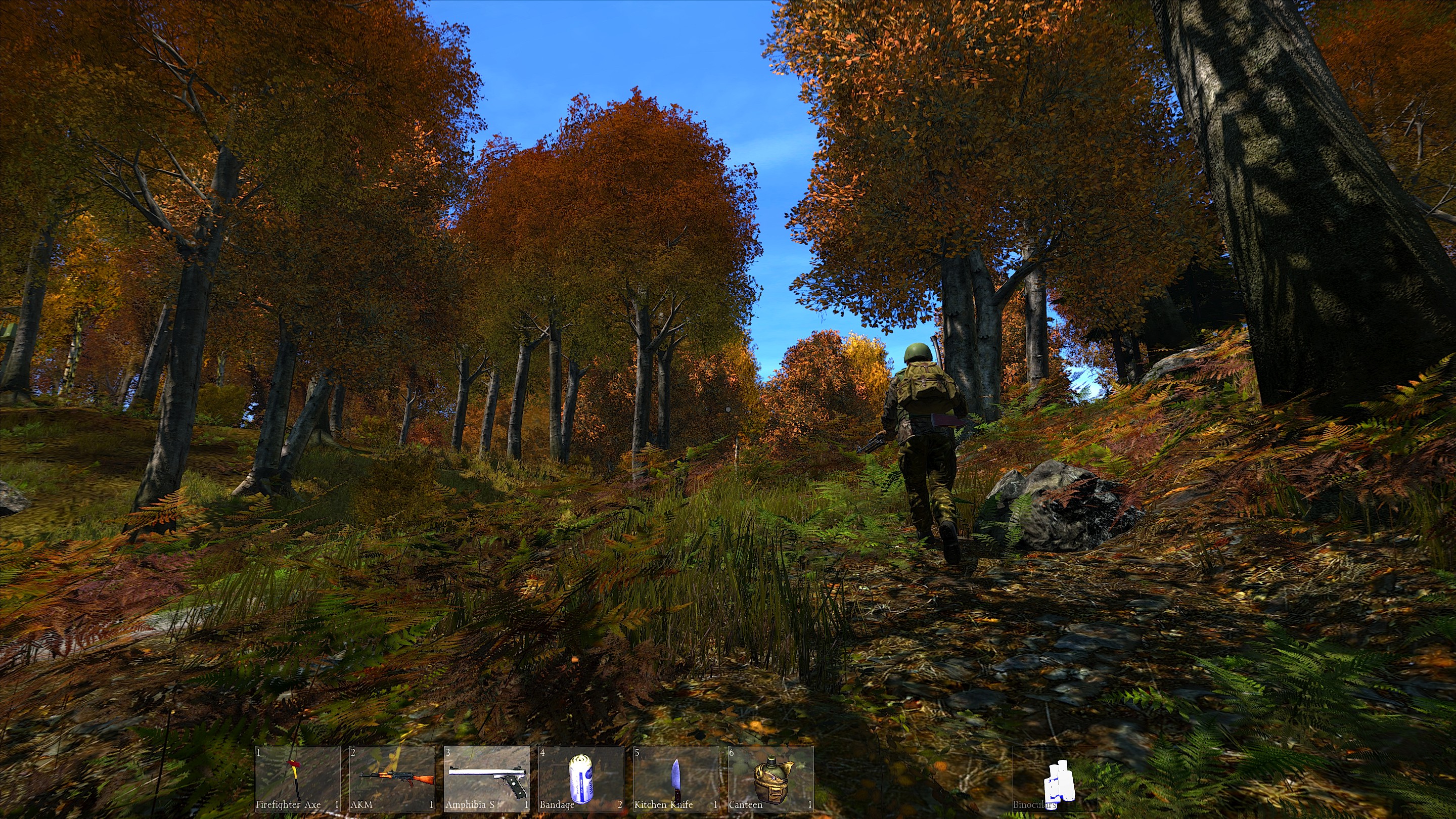Use the Bandage hotbar item
Viewport: 1456px width, 819px height.
pos(581,779)
